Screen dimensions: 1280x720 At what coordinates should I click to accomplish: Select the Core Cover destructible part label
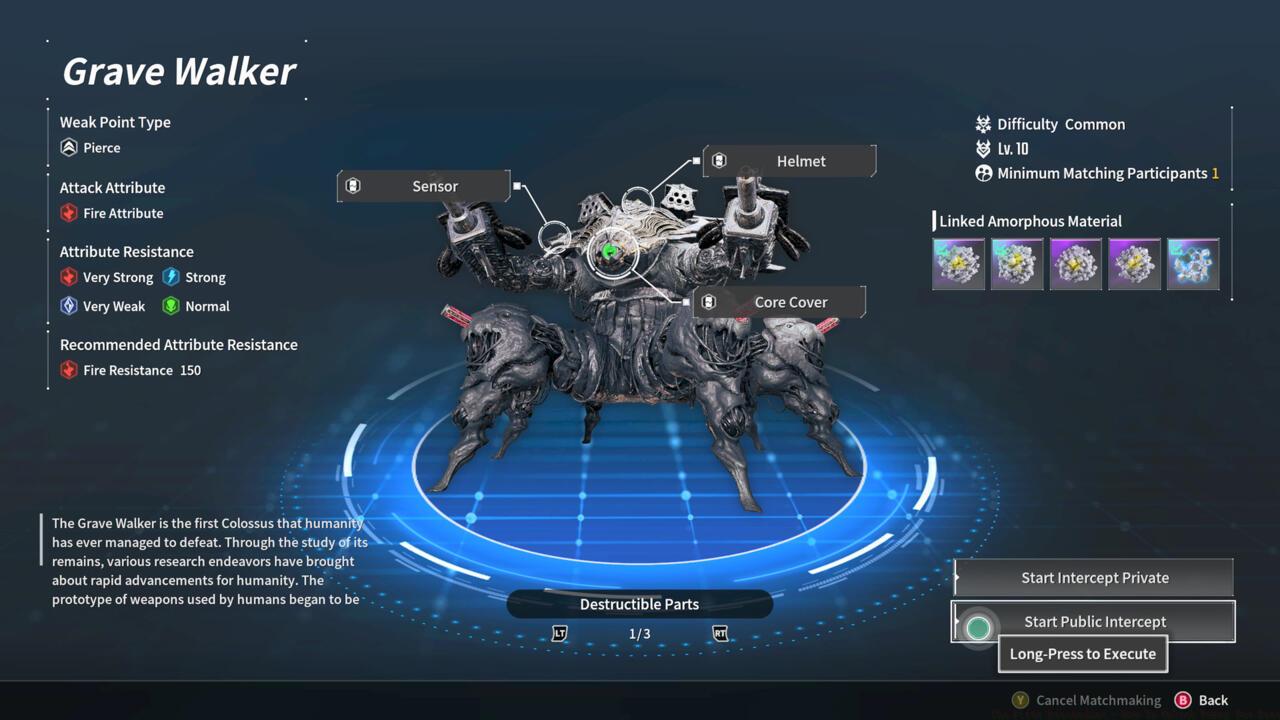(x=791, y=301)
